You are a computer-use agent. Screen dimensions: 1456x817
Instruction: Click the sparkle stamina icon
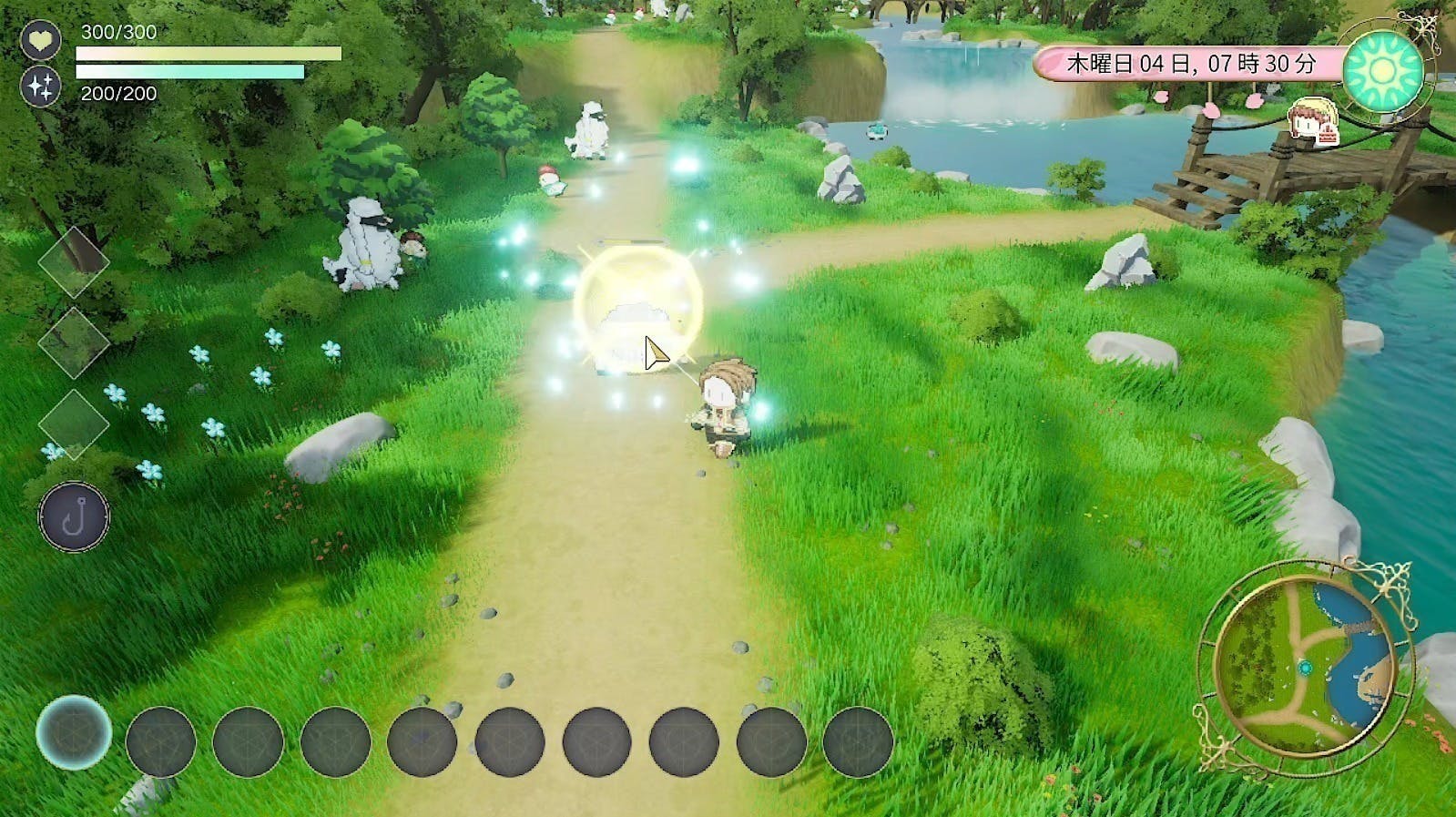(41, 87)
